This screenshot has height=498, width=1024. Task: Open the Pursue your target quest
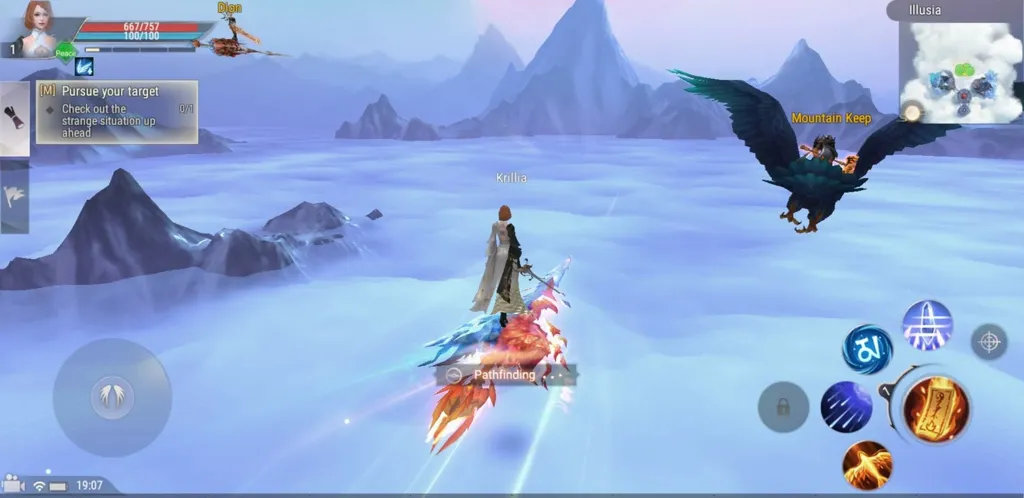tap(117, 111)
